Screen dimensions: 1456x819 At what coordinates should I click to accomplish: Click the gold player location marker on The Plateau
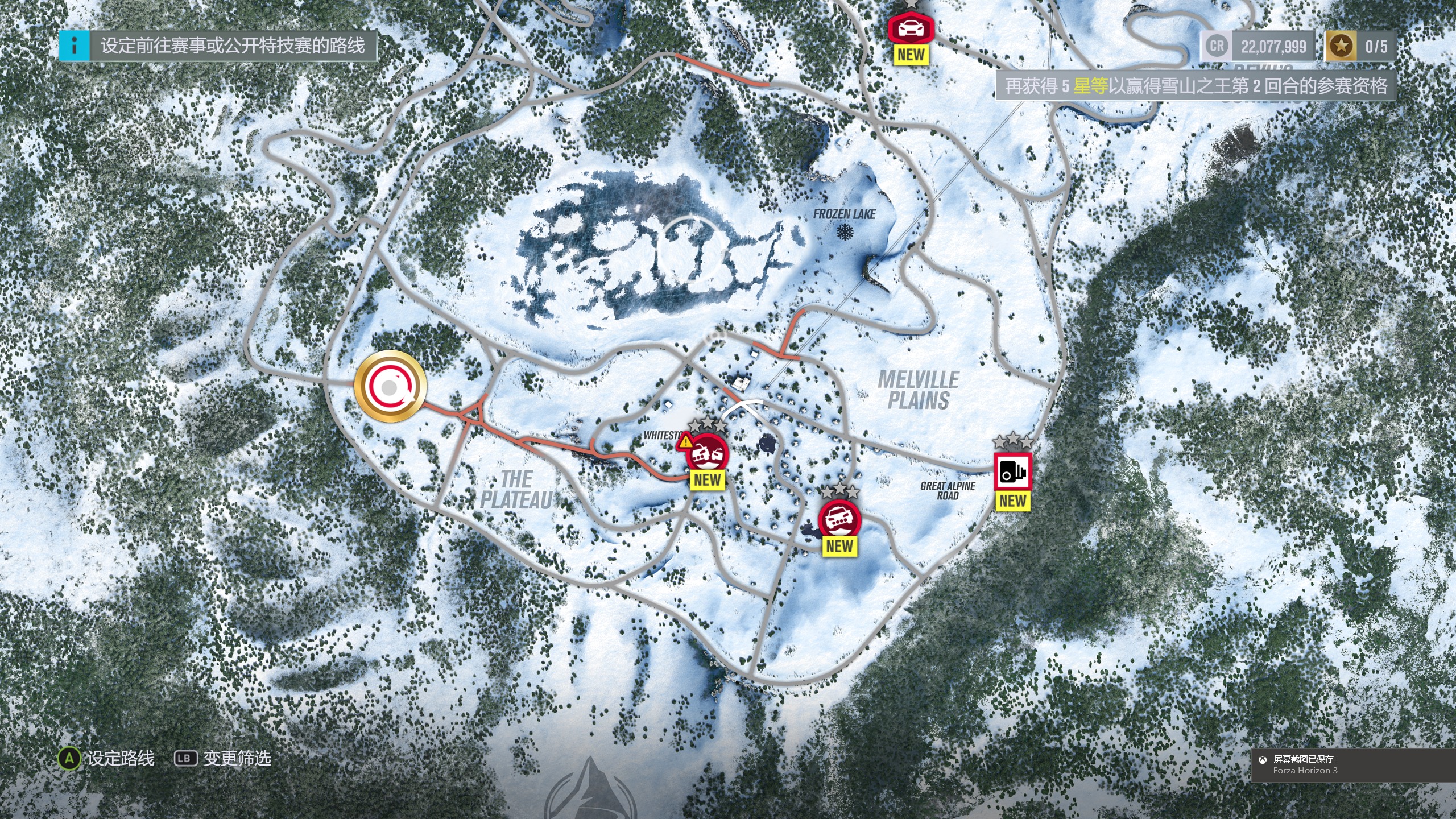tap(390, 386)
